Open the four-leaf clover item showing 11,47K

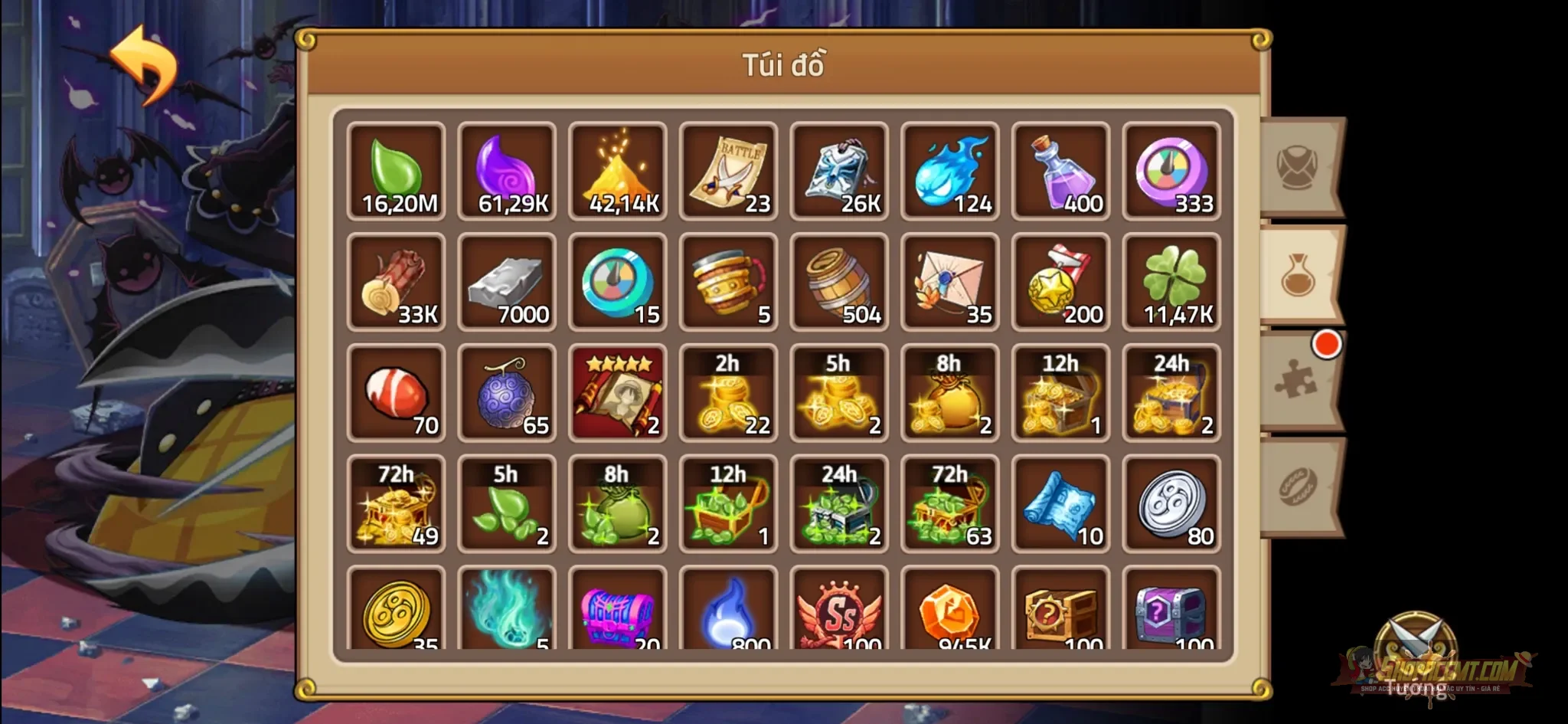tap(1171, 280)
